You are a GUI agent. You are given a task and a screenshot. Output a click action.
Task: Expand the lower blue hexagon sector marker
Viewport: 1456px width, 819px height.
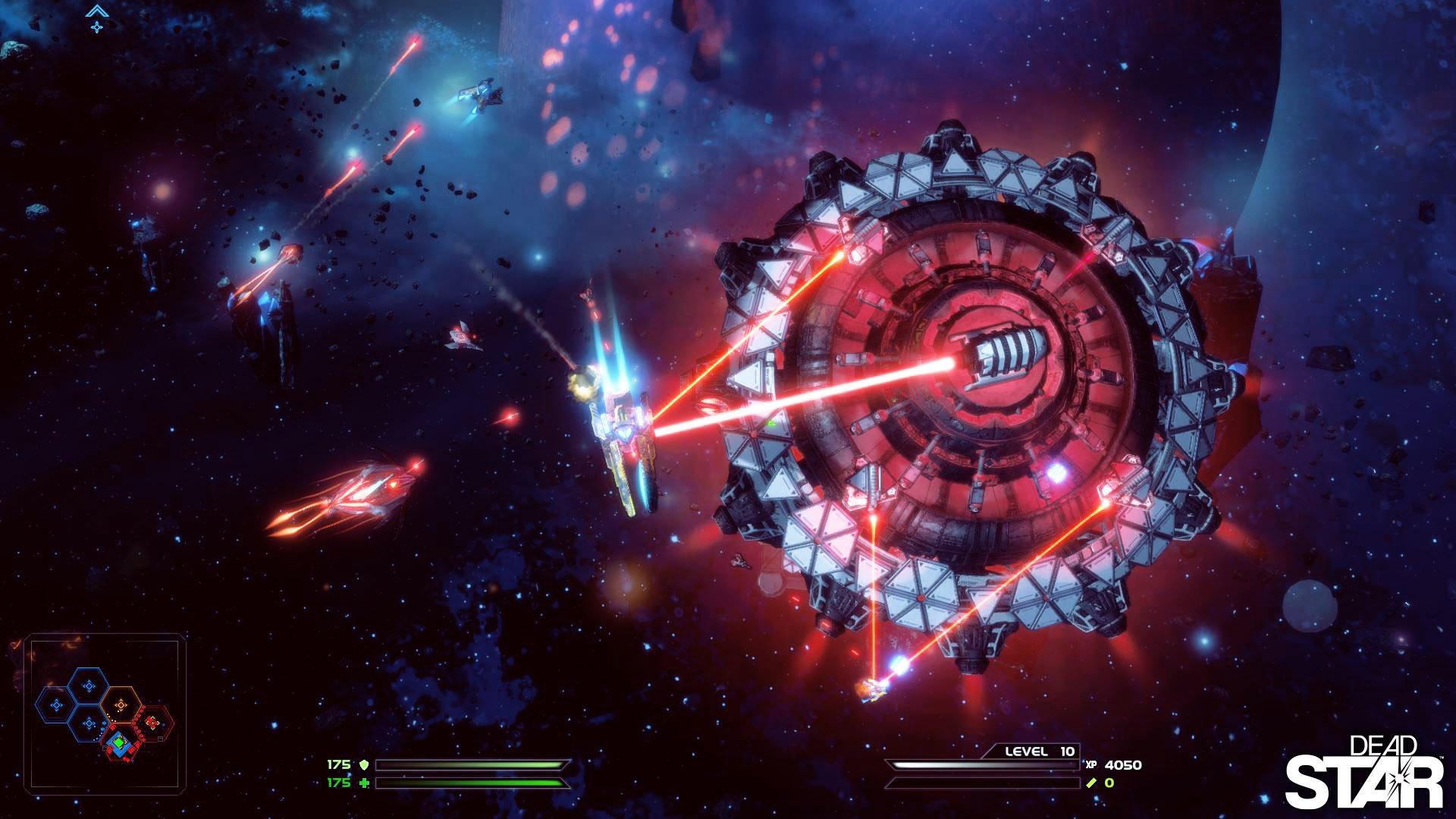pyautogui.click(x=89, y=723)
